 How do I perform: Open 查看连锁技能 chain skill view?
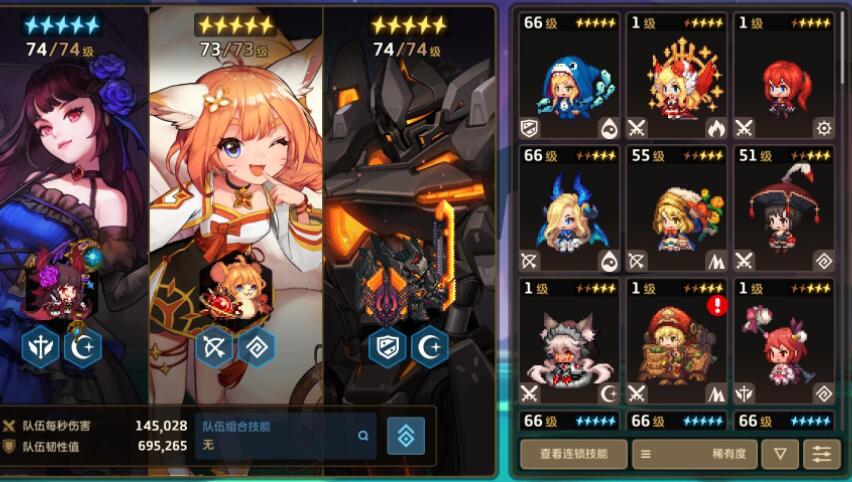coord(573,454)
